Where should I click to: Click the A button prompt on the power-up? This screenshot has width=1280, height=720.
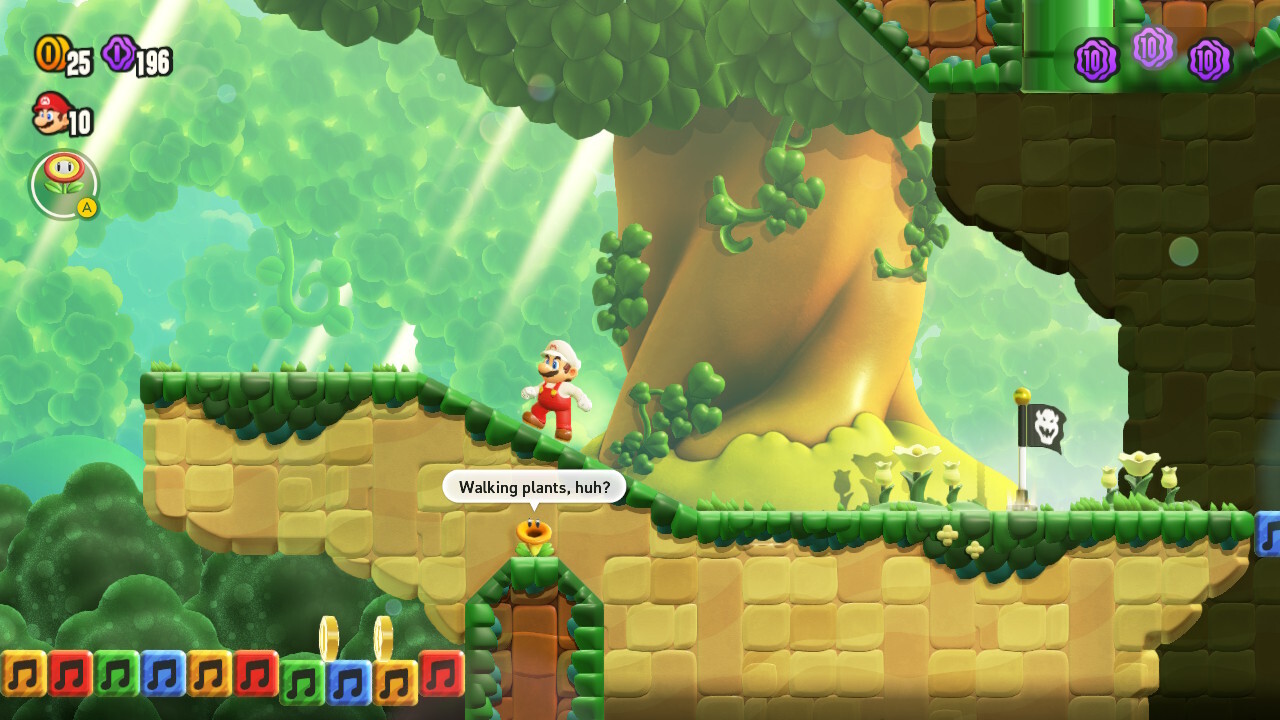click(86, 207)
